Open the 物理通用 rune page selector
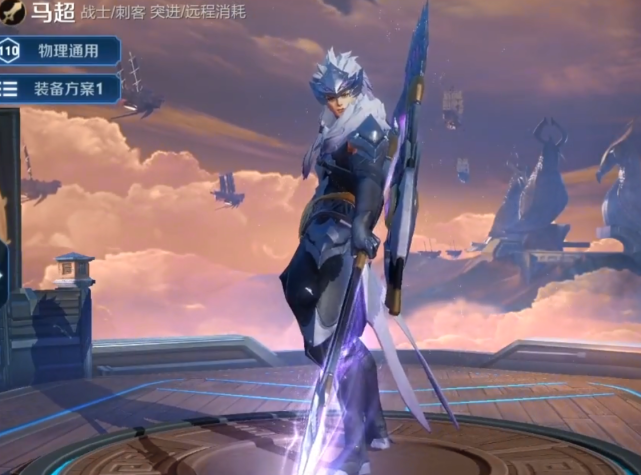Screen dimensions: 641x475 [62, 51]
